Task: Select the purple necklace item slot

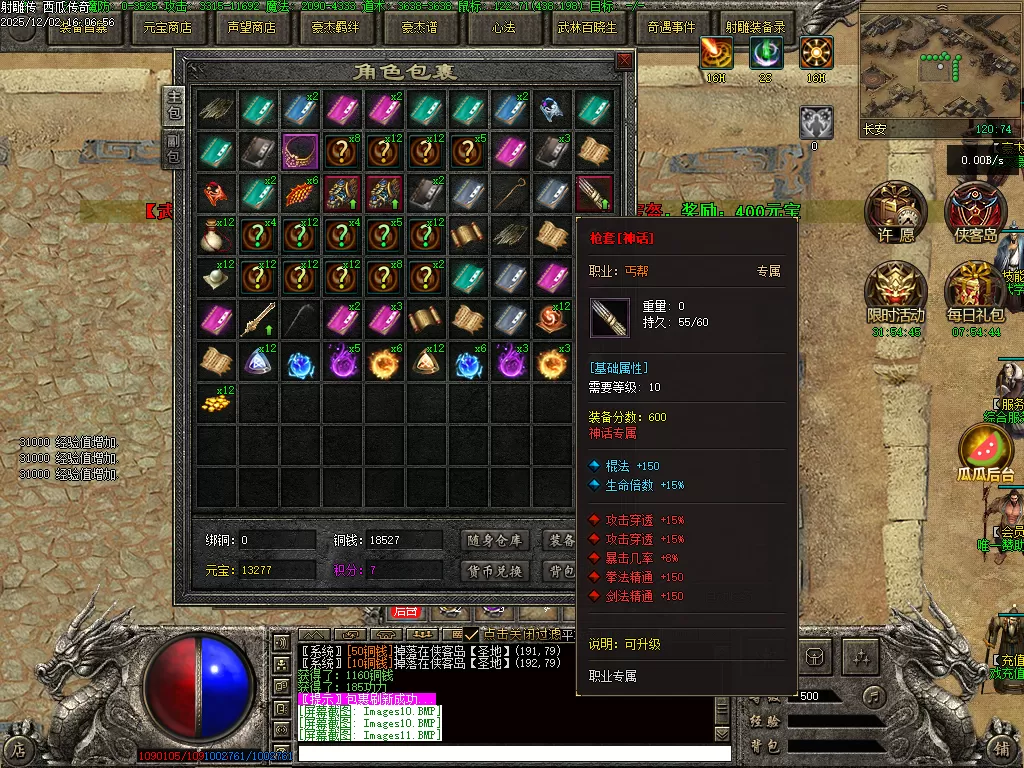Action: (x=300, y=151)
